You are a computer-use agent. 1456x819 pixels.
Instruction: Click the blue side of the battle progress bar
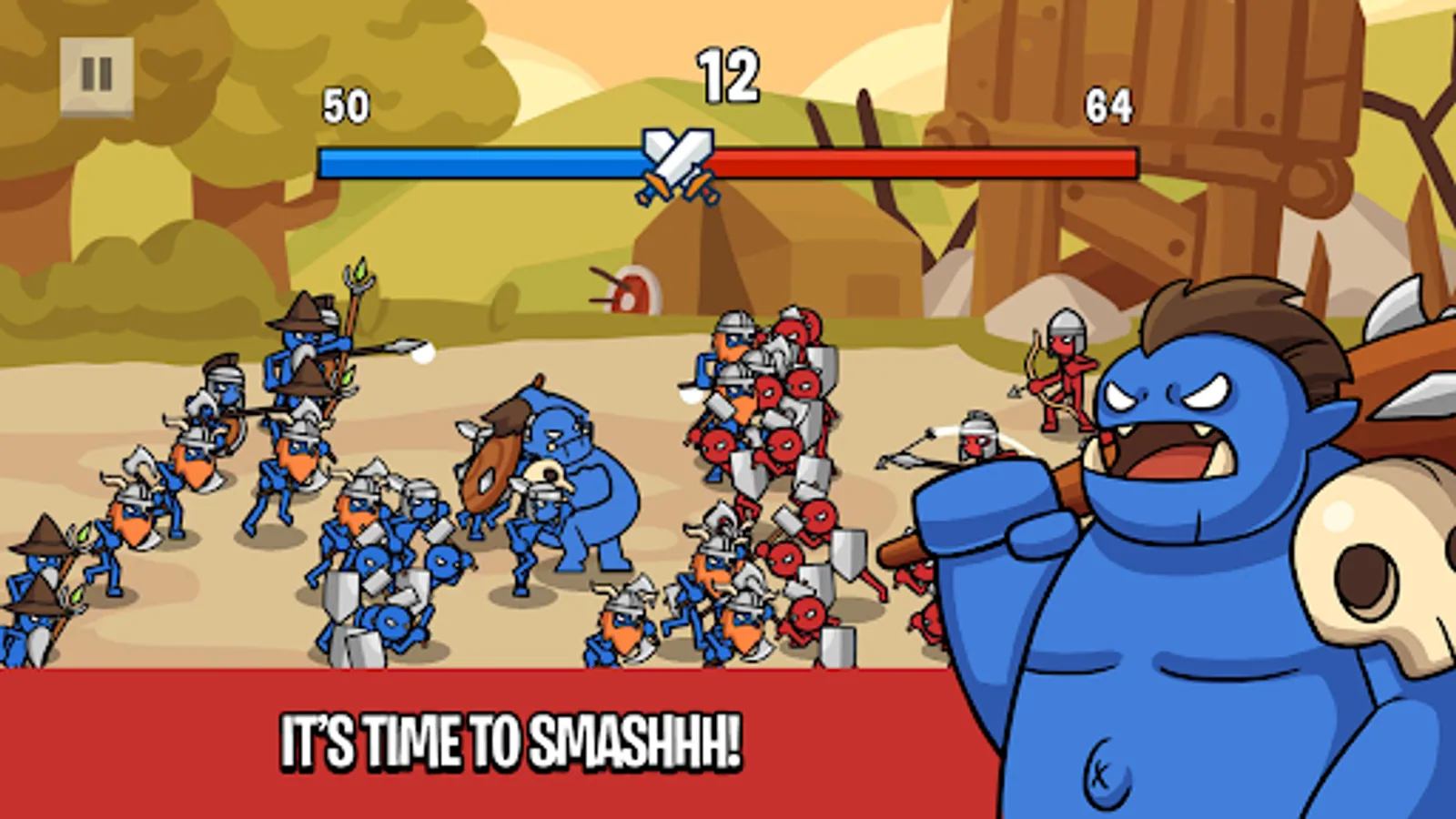(473, 159)
